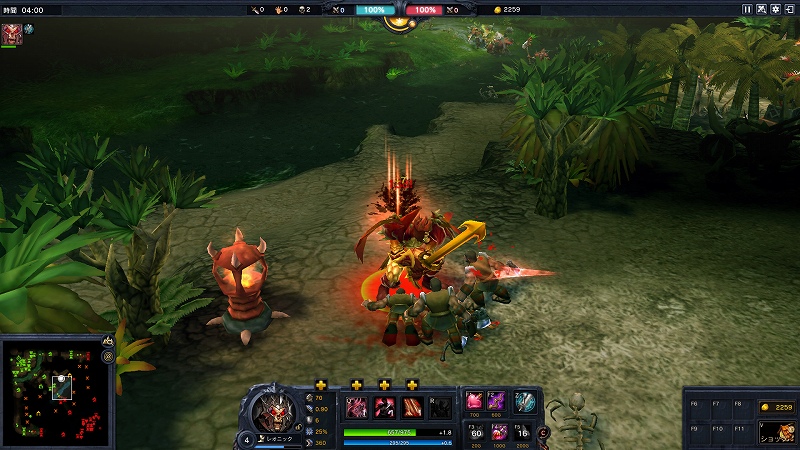This screenshot has height=450, width=800.
Task: Select the F3 item slot showing 60
Action: click(475, 432)
